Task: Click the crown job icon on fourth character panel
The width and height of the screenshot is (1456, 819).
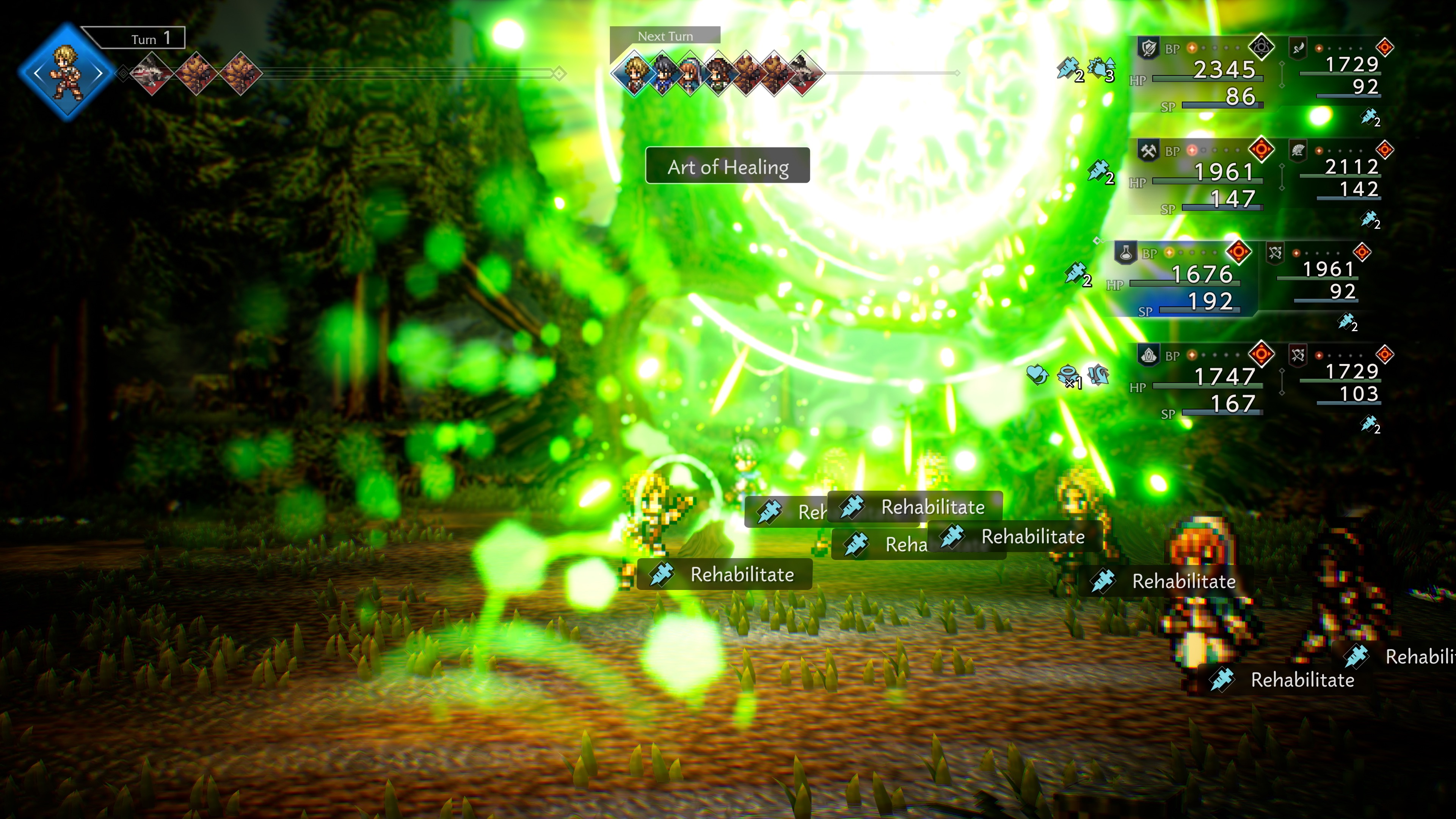Action: (1149, 355)
